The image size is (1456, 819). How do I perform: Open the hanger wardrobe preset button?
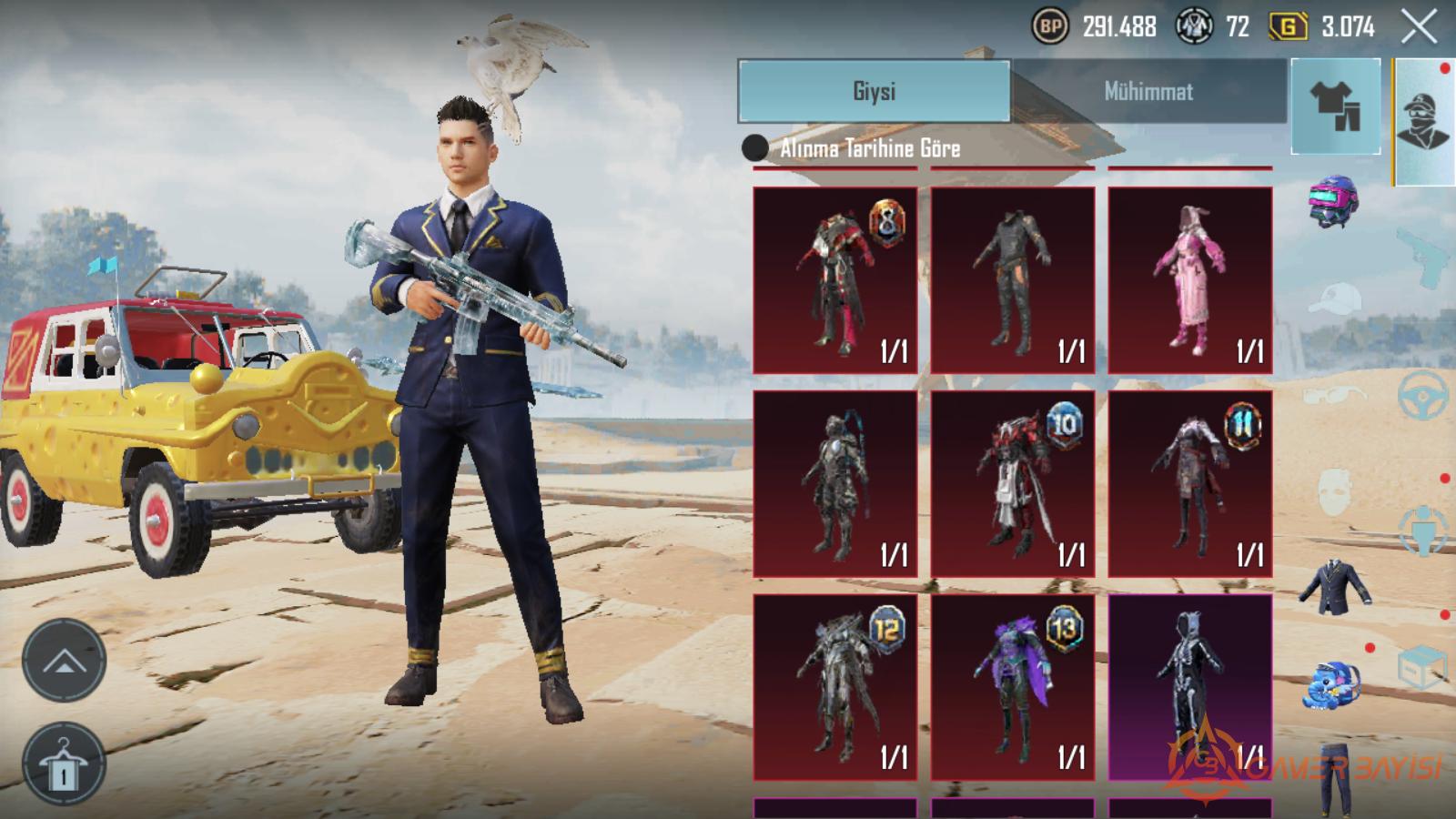pyautogui.click(x=64, y=764)
